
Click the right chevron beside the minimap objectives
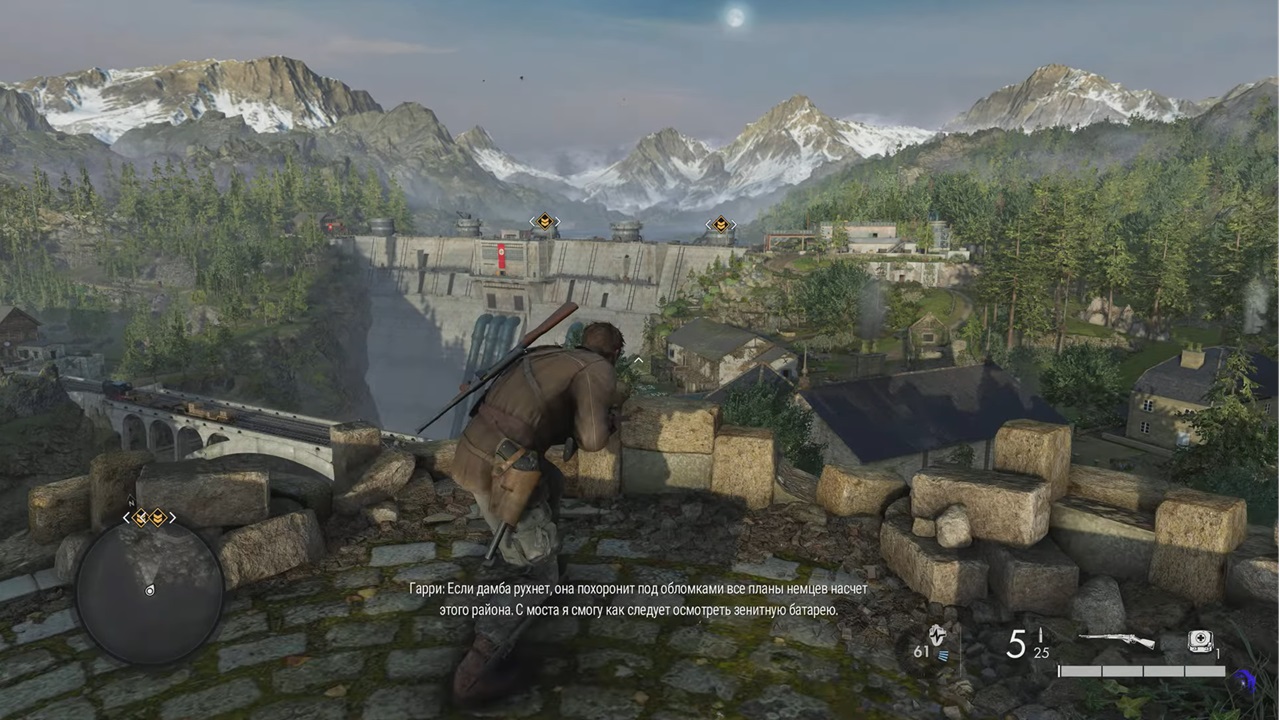(173, 516)
